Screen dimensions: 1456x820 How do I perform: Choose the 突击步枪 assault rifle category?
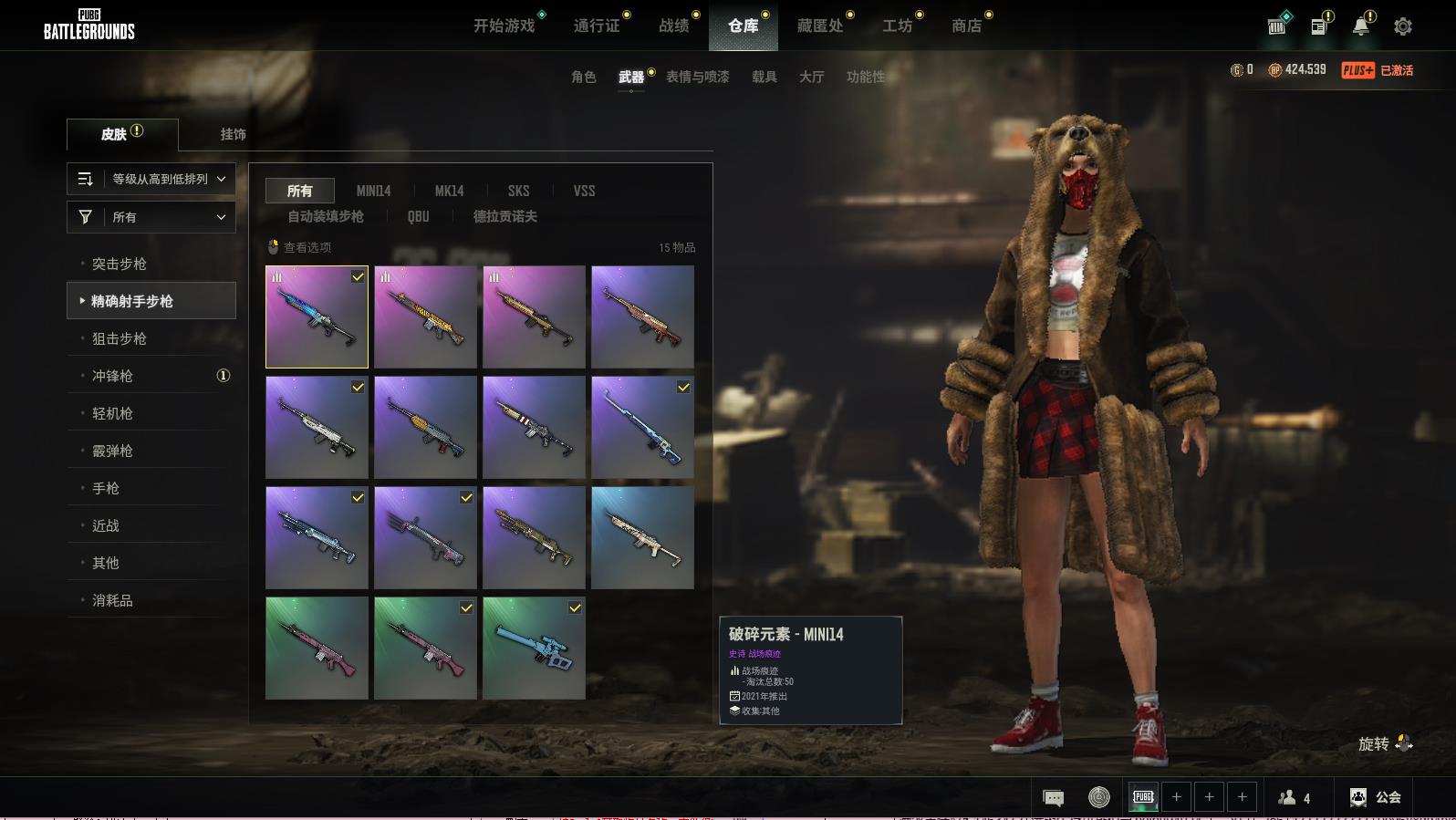point(120,264)
